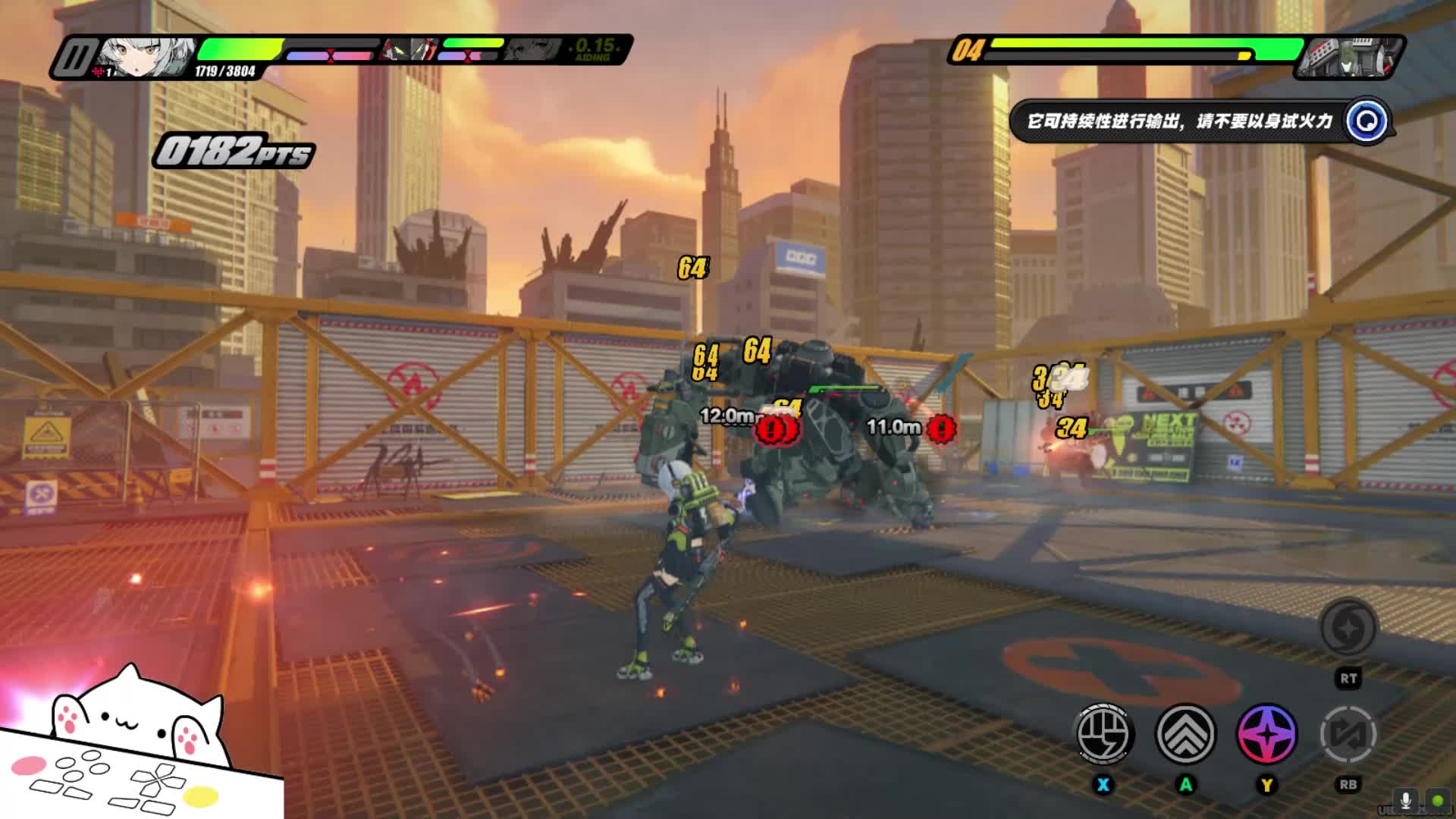The width and height of the screenshot is (1456, 819).
Task: Tap the swap-character arrows icon
Action: point(1348,734)
